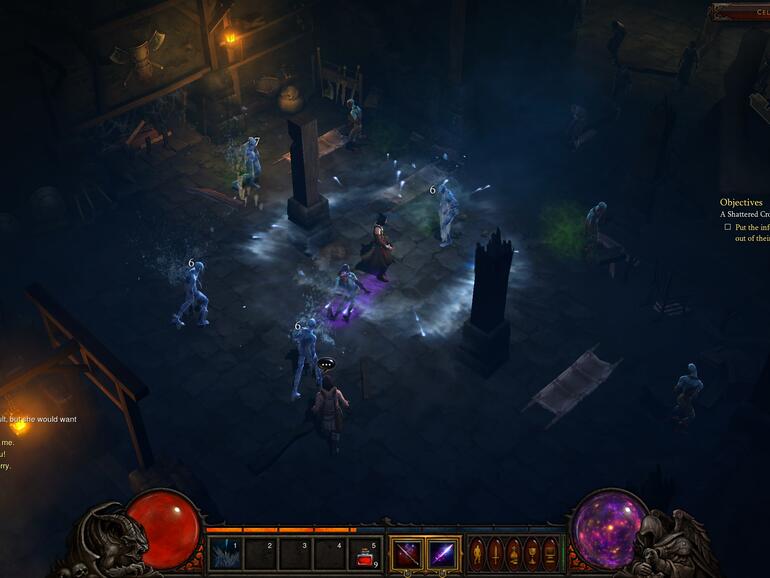Image resolution: width=770 pixels, height=578 pixels.
Task: Select the A Shattered Crown quest entry
Action: (x=744, y=214)
